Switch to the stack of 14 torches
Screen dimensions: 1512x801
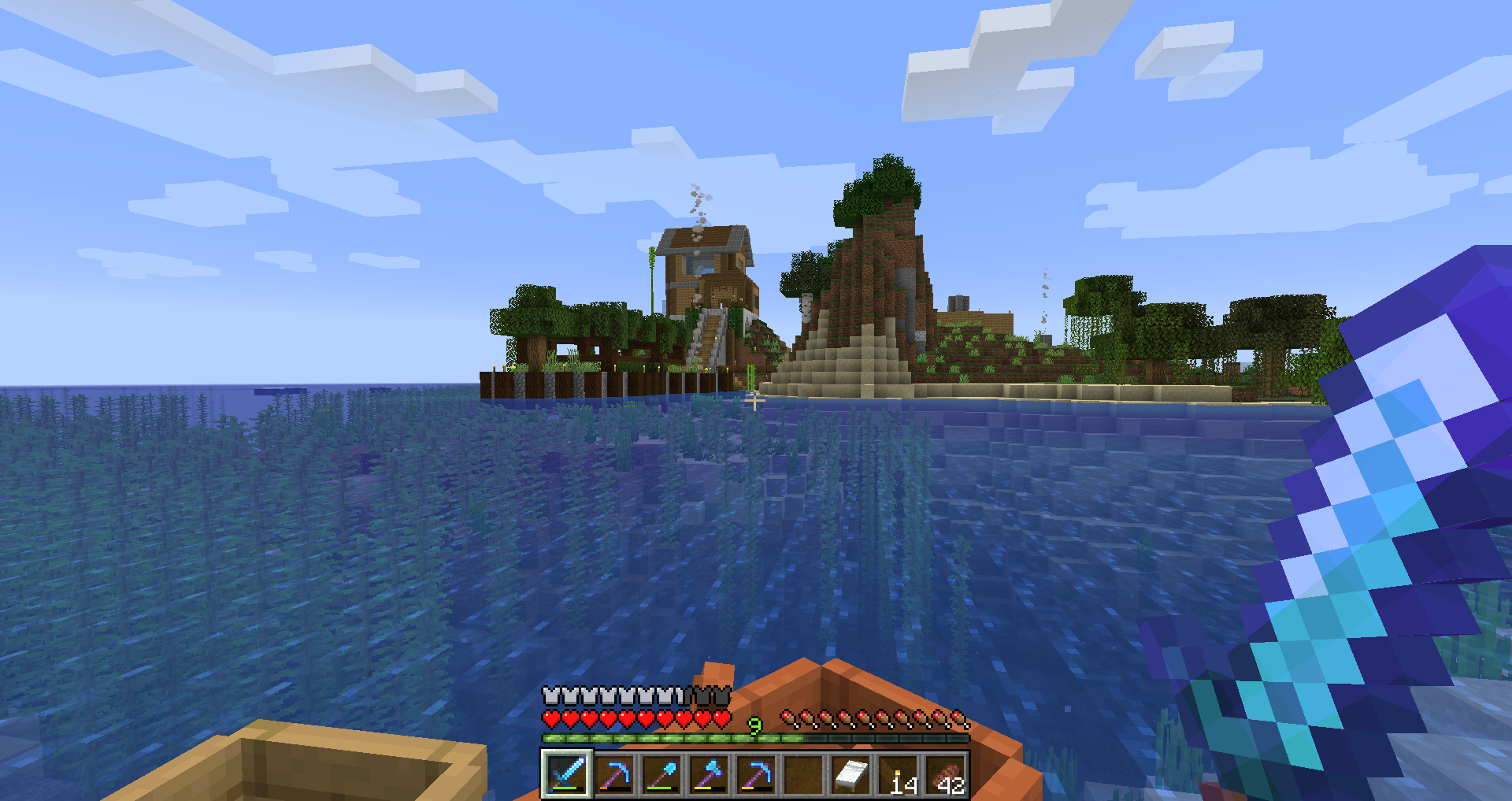coord(899,774)
